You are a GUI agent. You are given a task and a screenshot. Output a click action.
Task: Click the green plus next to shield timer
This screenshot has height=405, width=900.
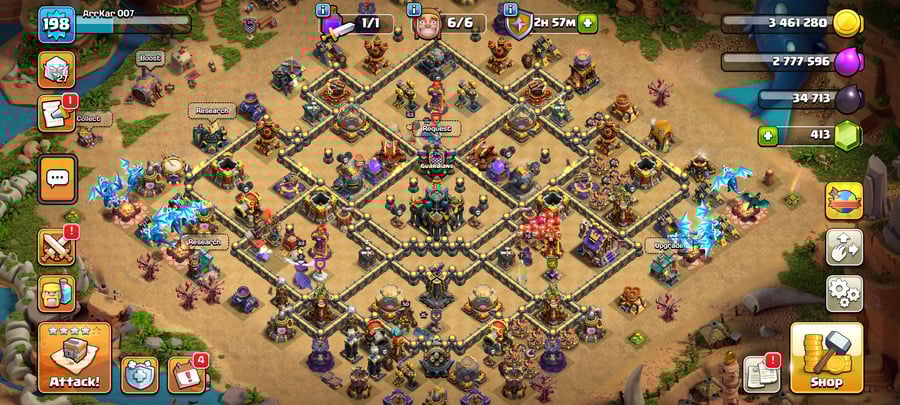tap(587, 22)
